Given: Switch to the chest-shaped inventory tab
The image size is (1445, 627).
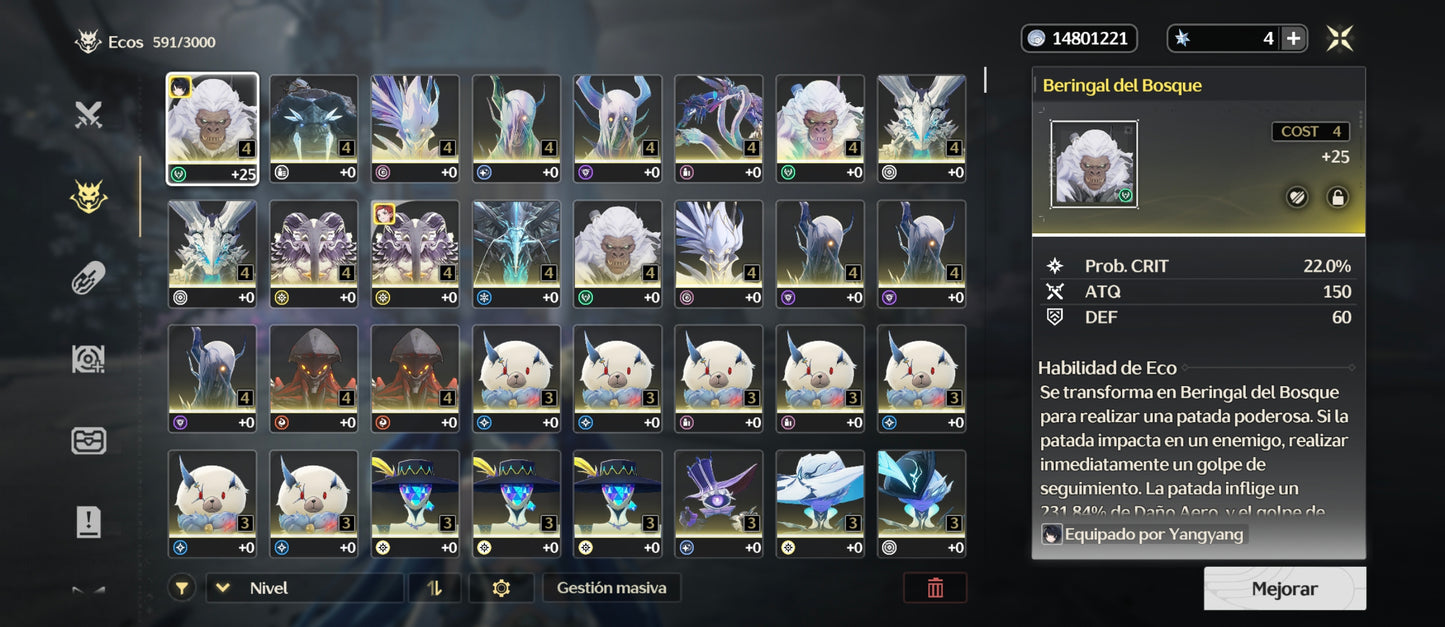Looking at the screenshot, I should [89, 440].
